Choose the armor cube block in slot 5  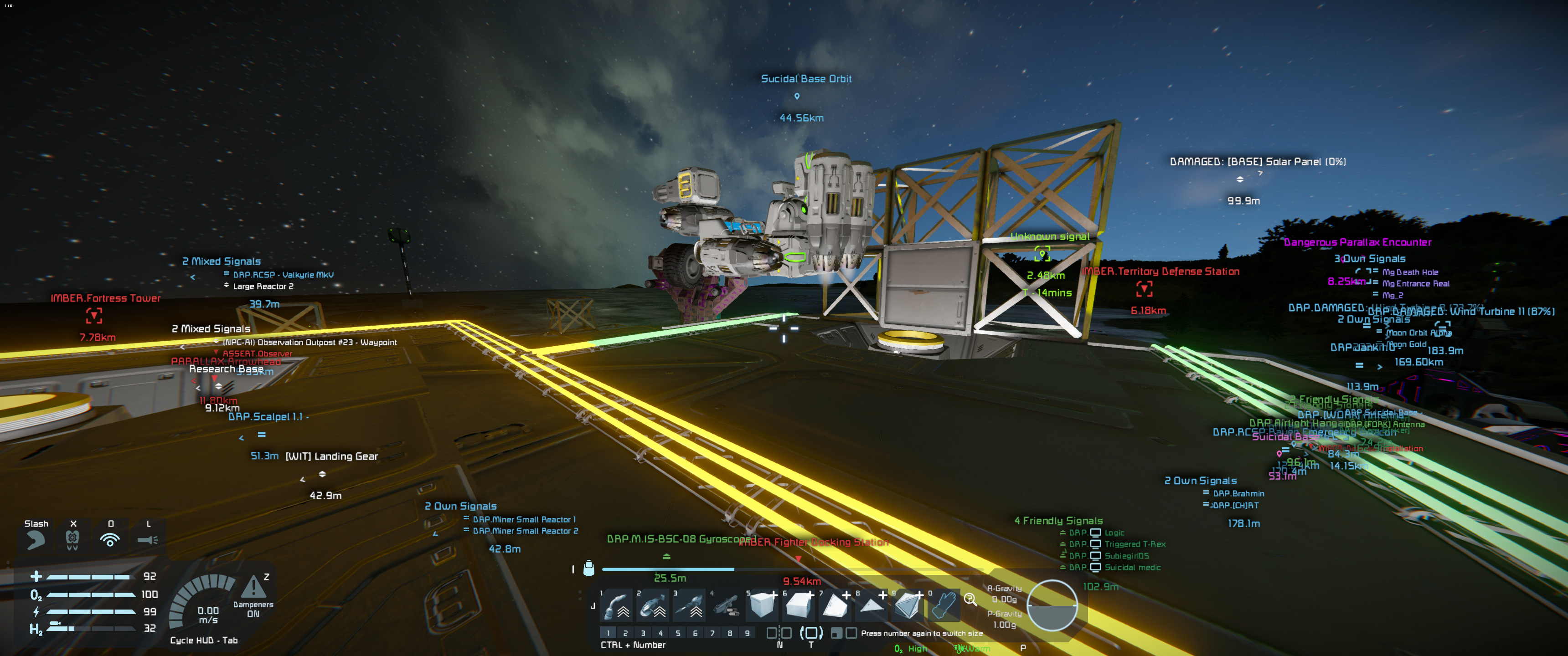762,605
